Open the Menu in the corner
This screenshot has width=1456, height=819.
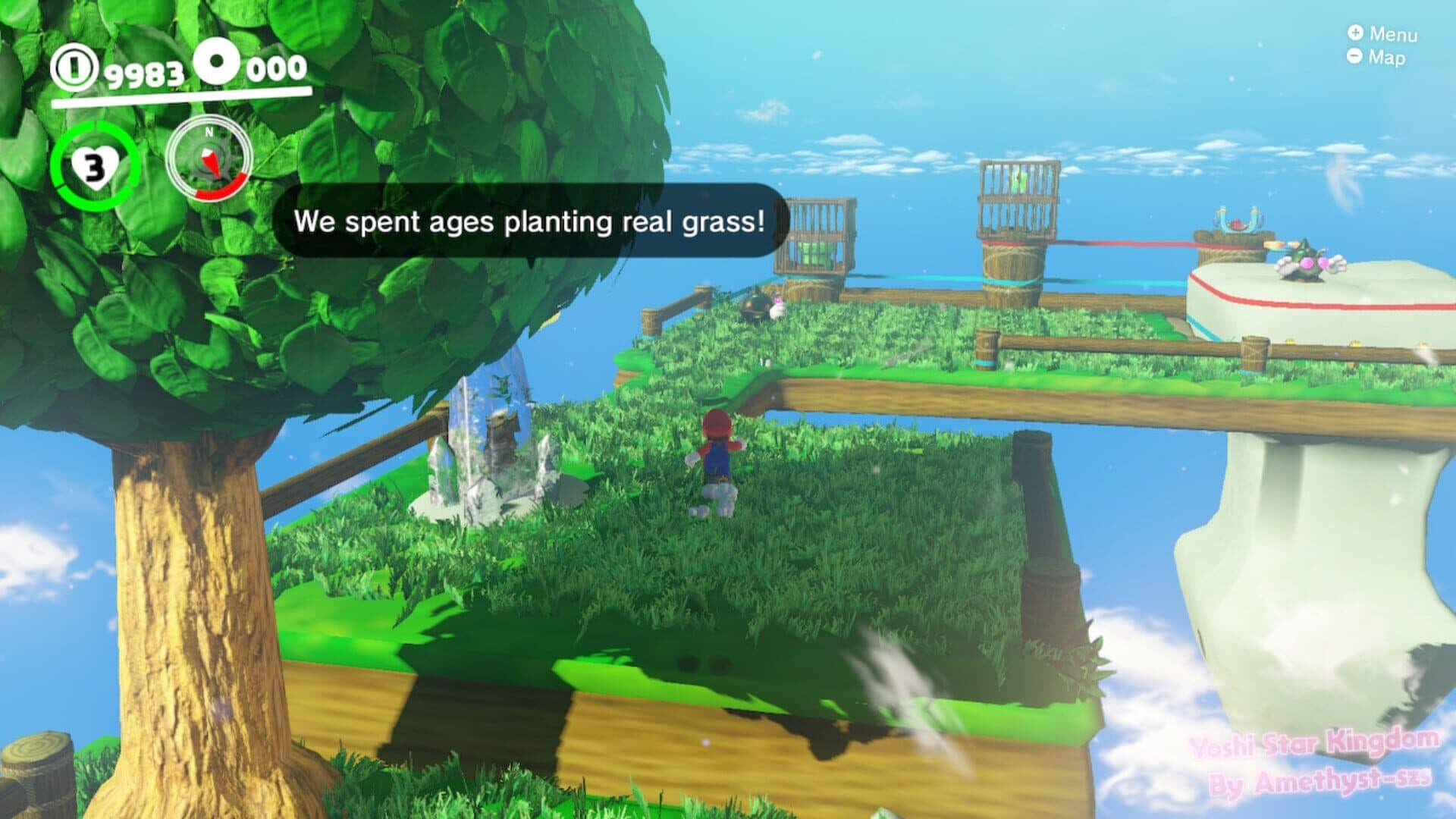point(1382,34)
